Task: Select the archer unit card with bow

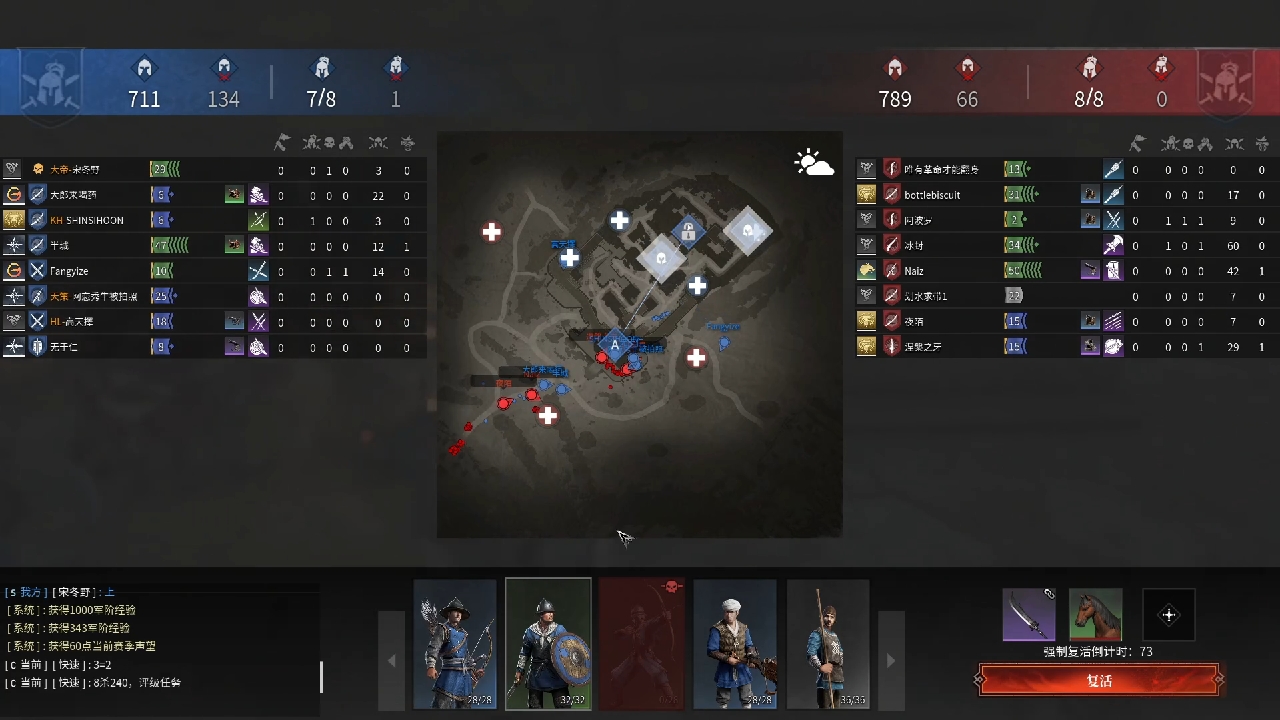Action: [x=455, y=644]
